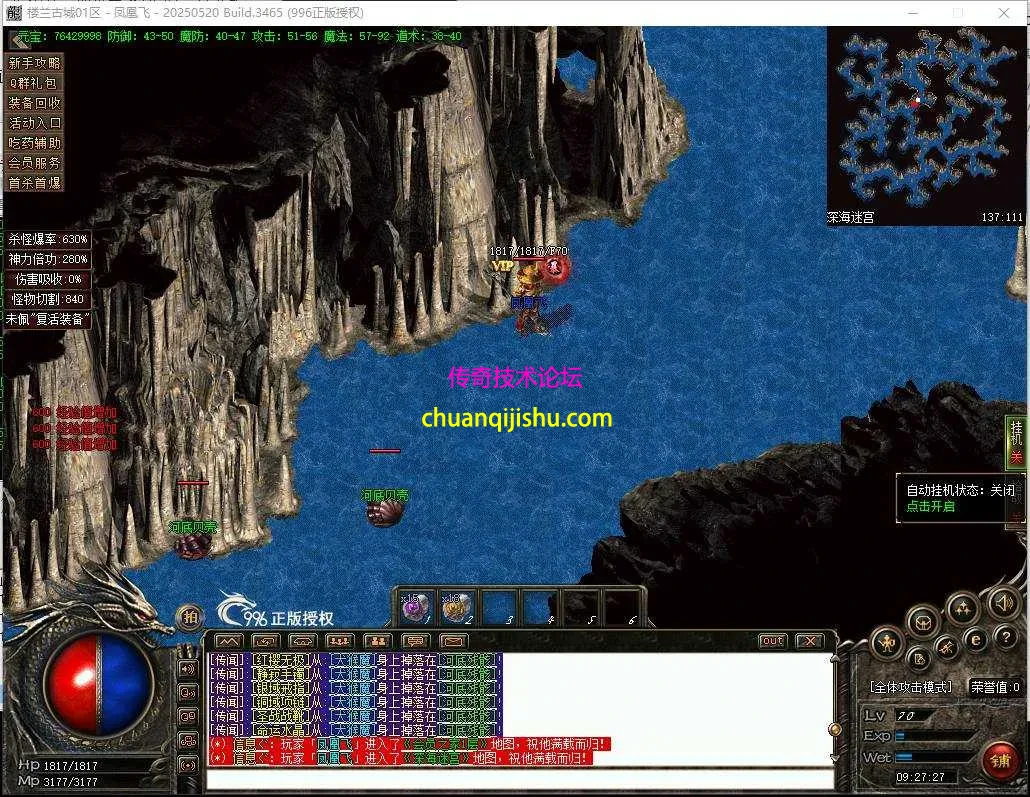Open the character panel figure icon
The width and height of the screenshot is (1030, 797).
[x=887, y=642]
